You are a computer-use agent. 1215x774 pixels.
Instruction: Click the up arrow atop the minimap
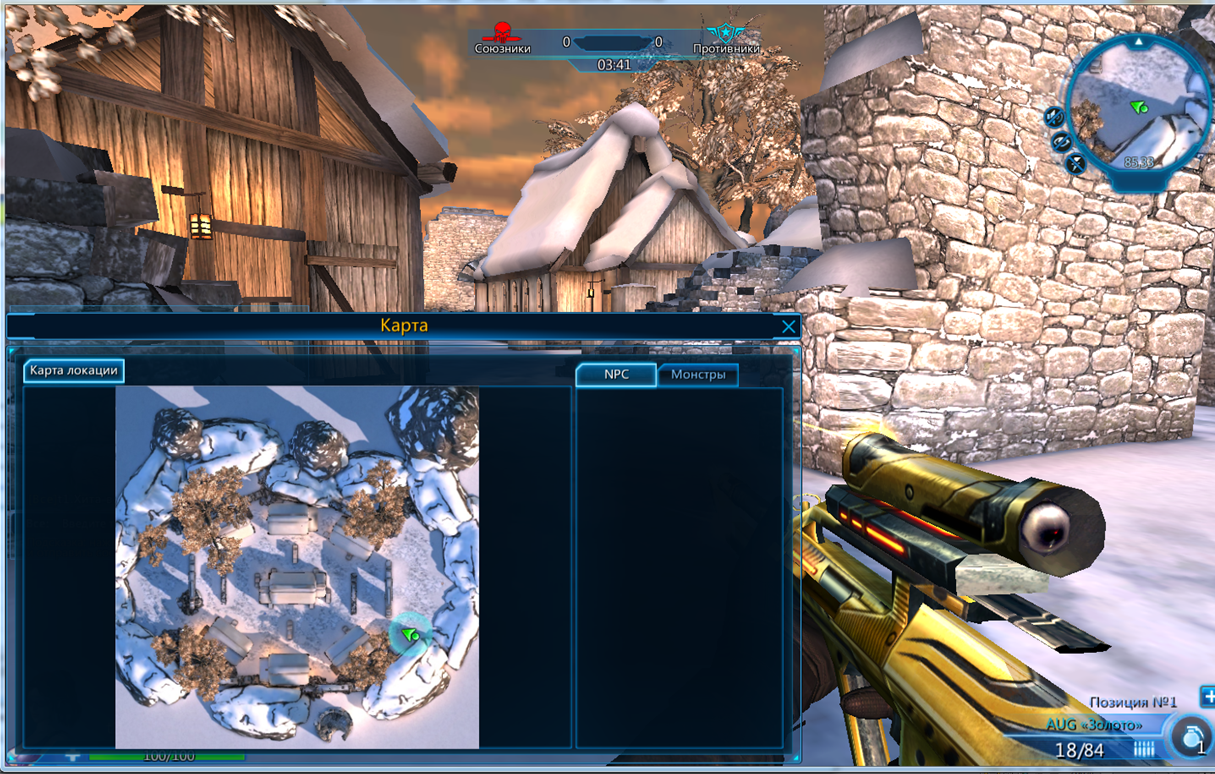pyautogui.click(x=1139, y=41)
